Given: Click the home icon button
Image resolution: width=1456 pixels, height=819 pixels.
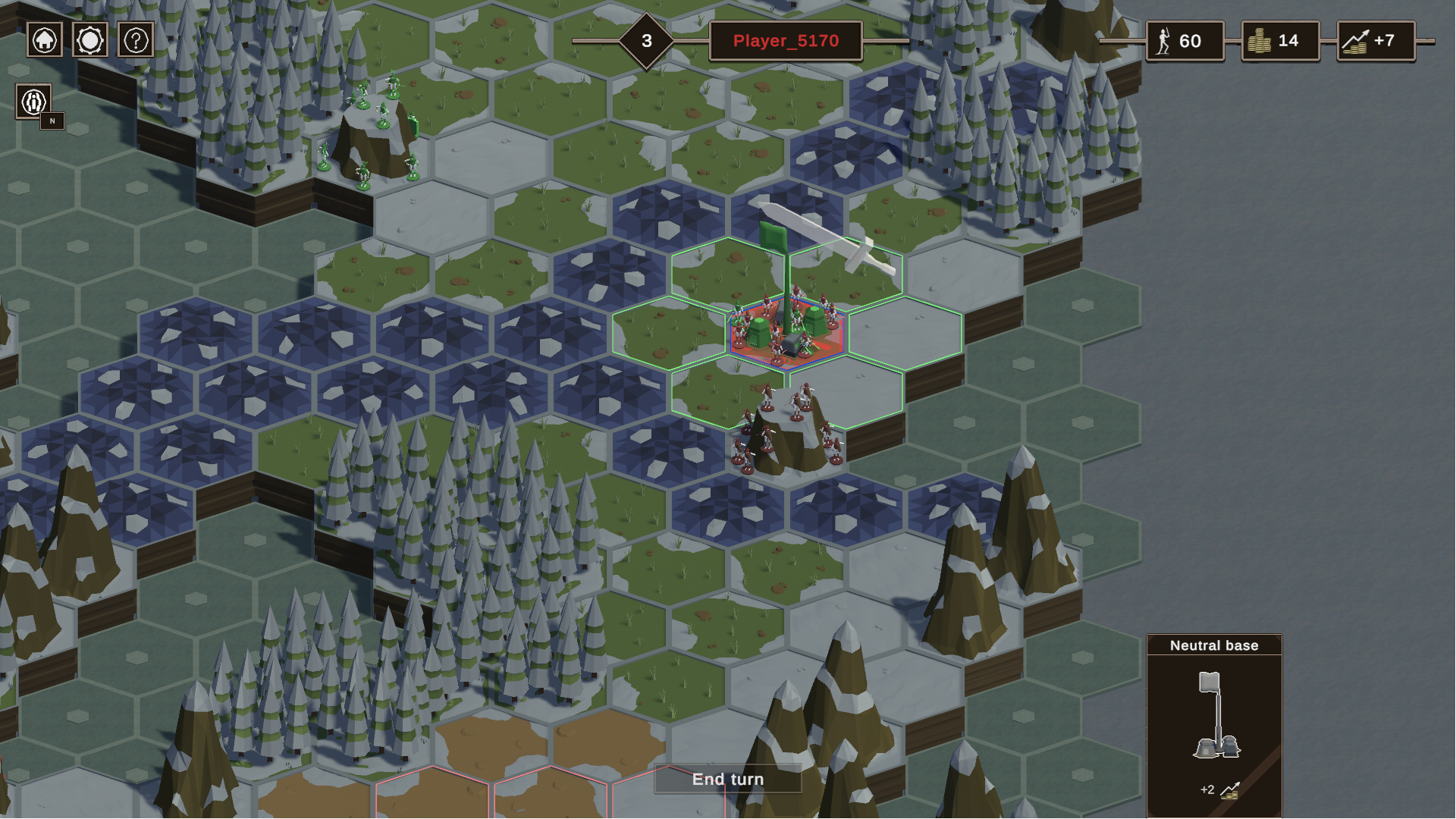Looking at the screenshot, I should coord(45,40).
